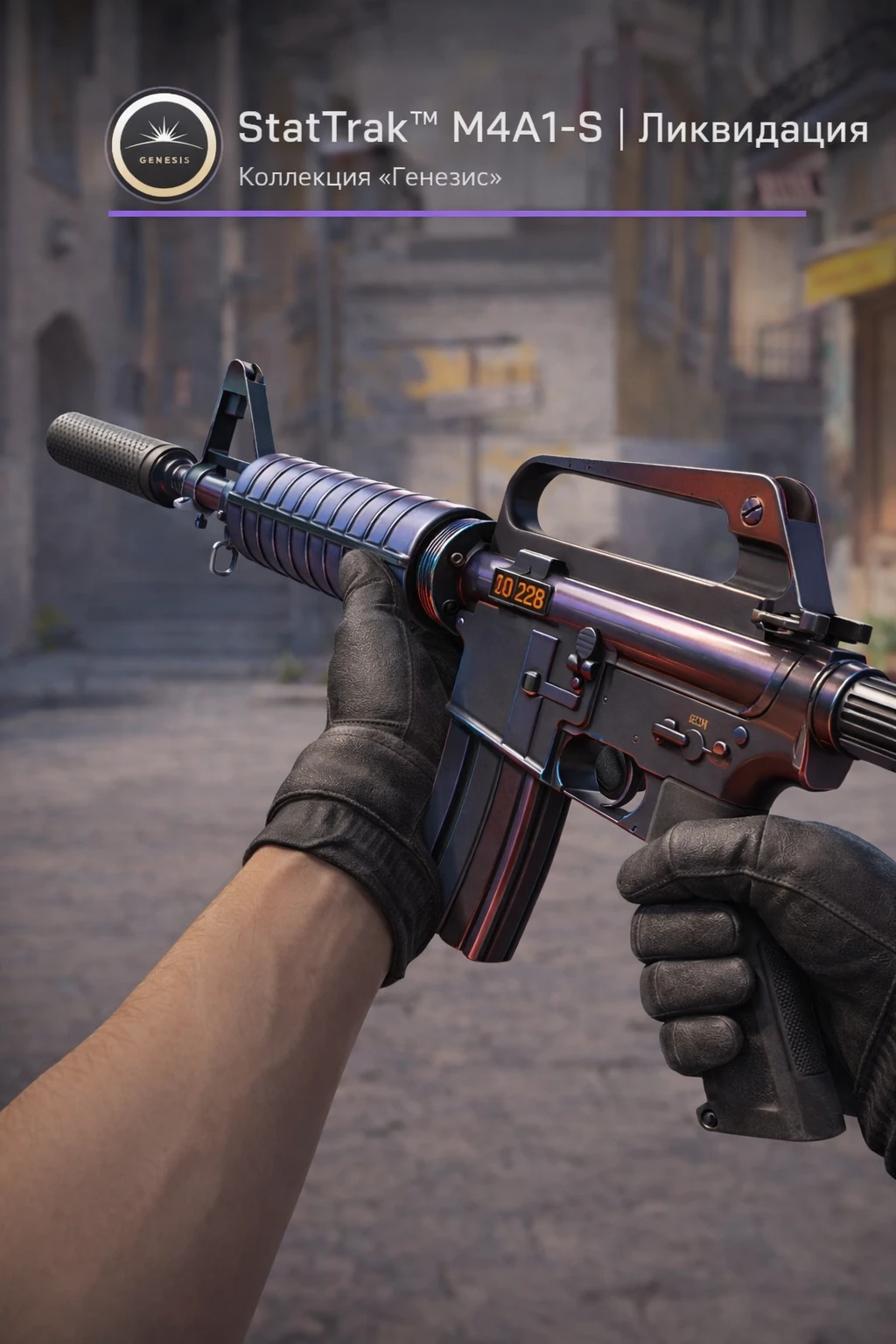Image resolution: width=896 pixels, height=1344 pixels.
Task: Select the Коллекция «Генезис» collection label
Action: [370, 178]
